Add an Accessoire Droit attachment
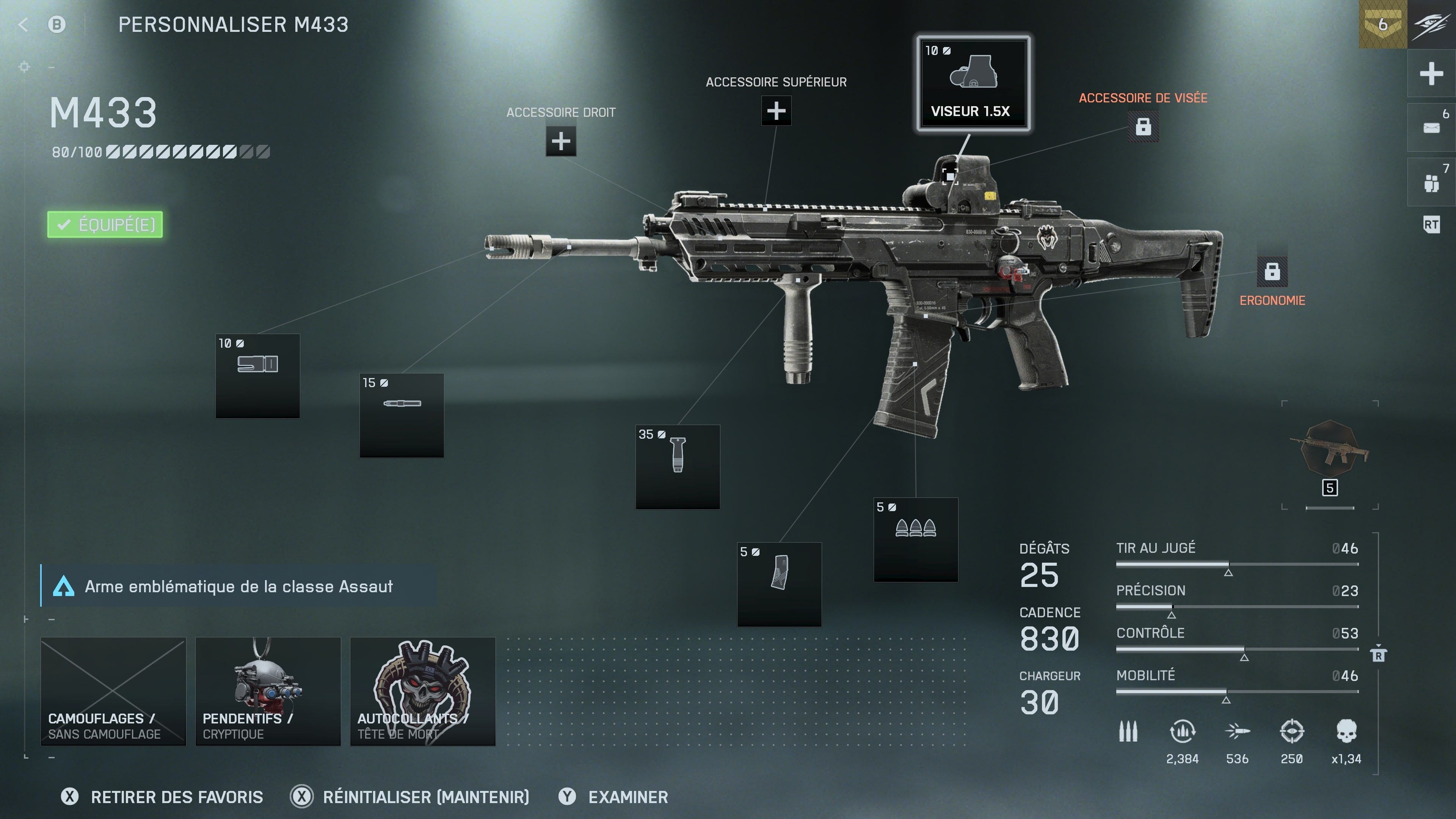Image resolution: width=1456 pixels, height=819 pixels. tap(561, 141)
